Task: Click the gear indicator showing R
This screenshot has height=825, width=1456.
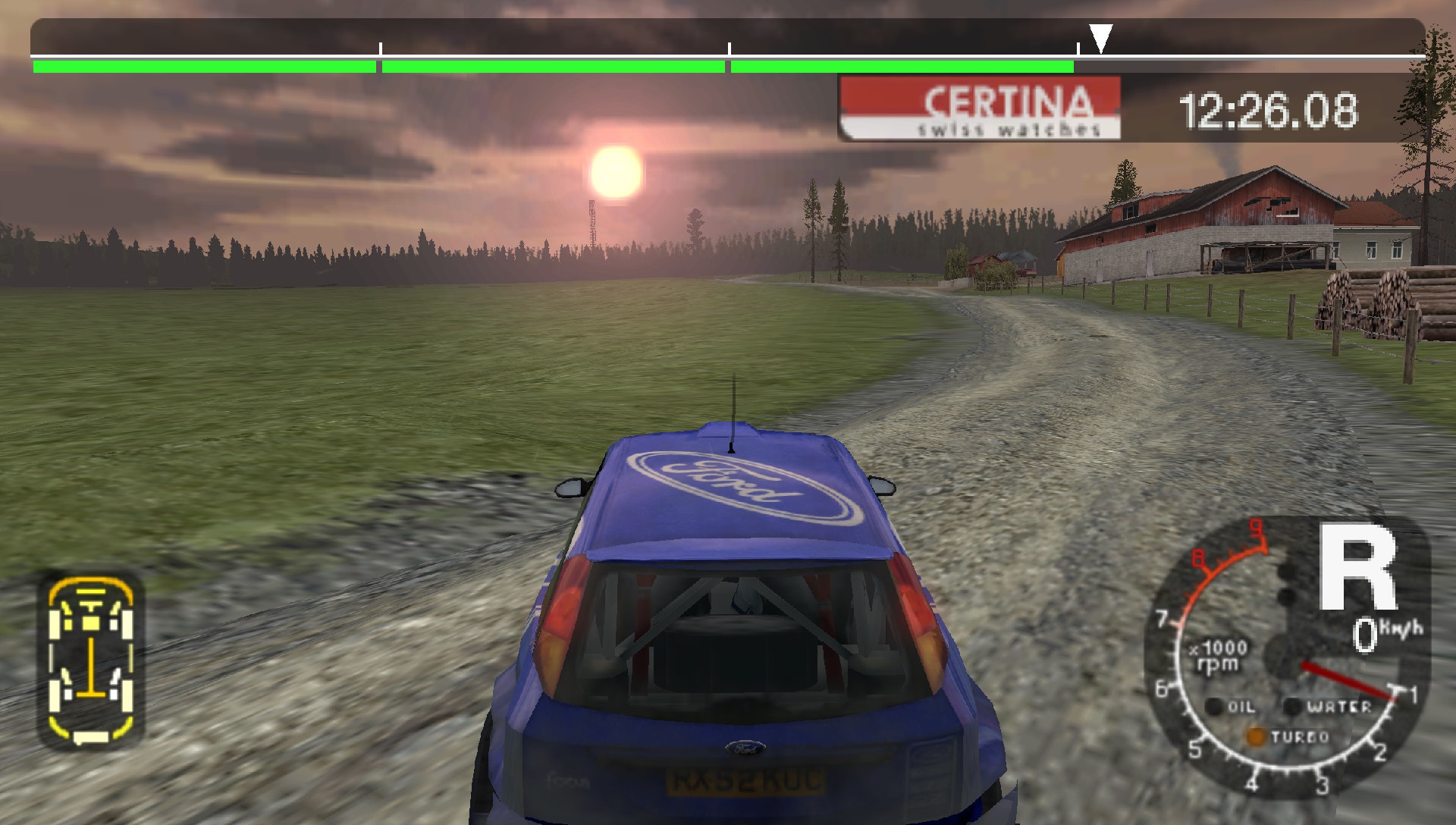Action: (x=1358, y=567)
